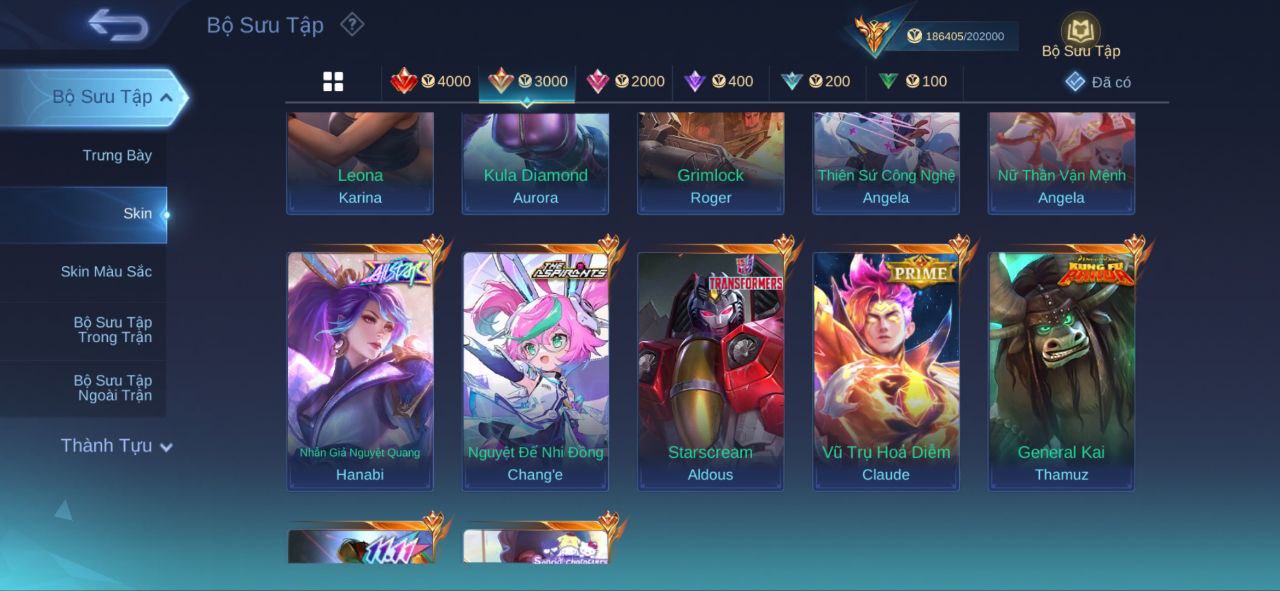Go back using the return arrow

coord(118,25)
